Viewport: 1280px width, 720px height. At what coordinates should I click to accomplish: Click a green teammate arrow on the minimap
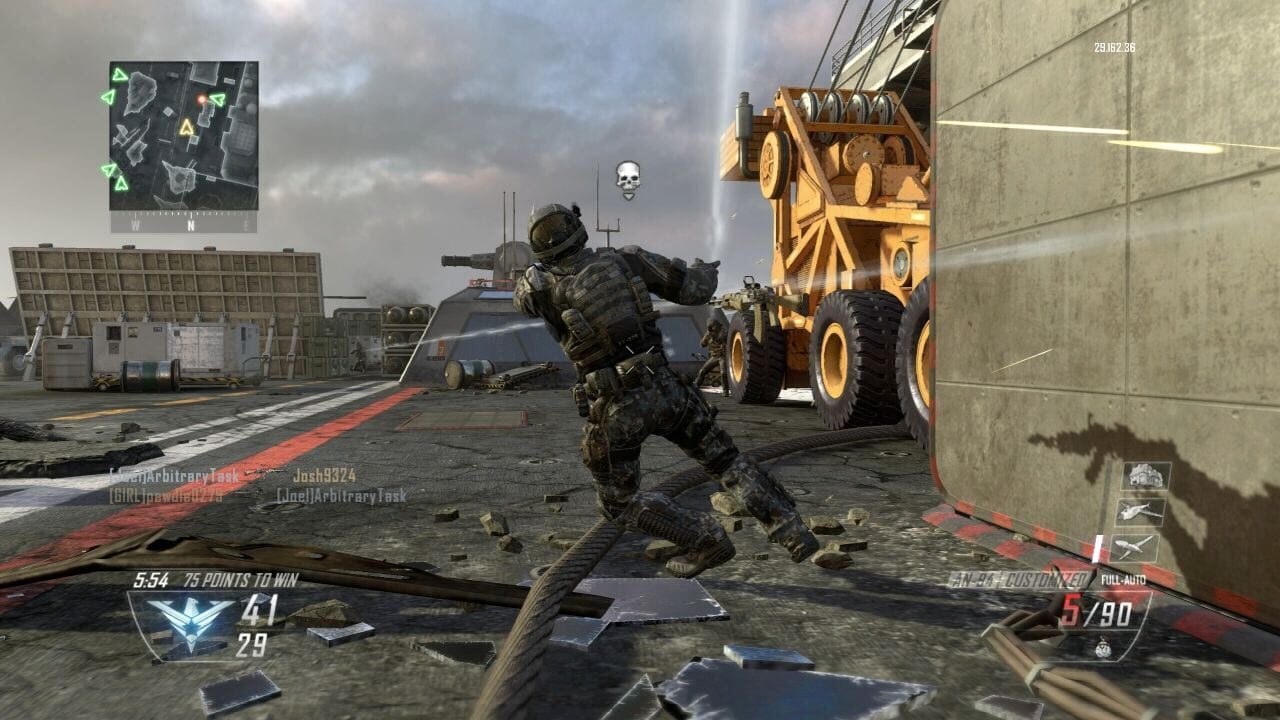coord(119,75)
